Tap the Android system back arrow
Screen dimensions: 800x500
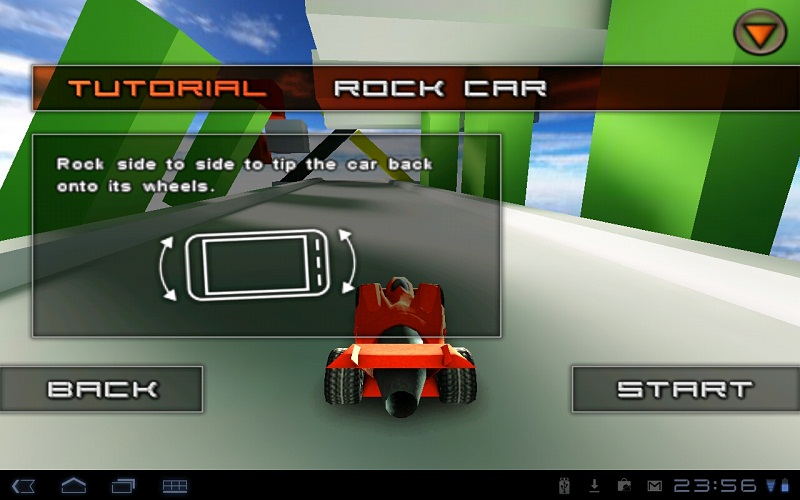pos(24,486)
